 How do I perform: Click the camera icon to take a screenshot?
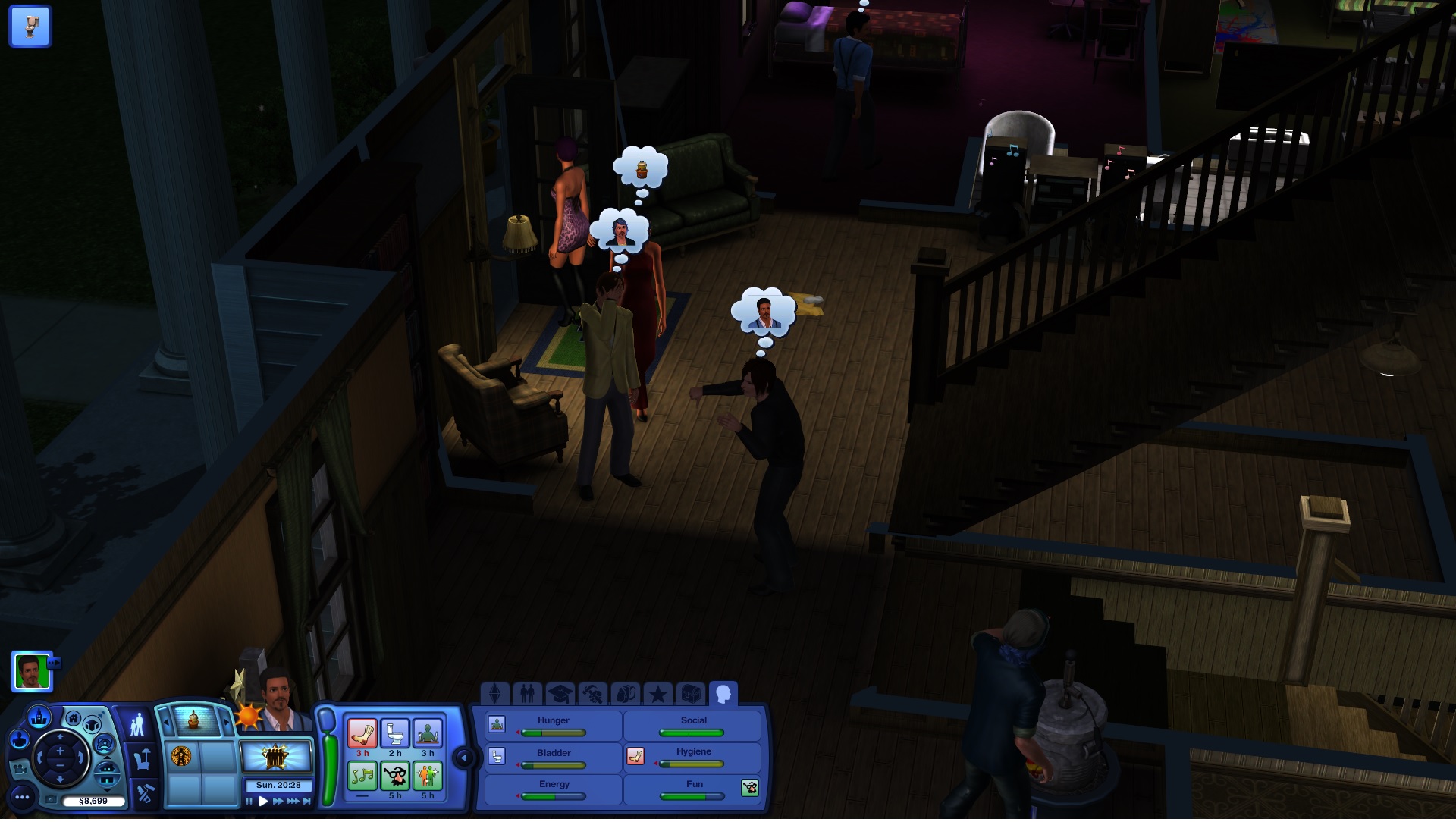pyautogui.click(x=51, y=799)
